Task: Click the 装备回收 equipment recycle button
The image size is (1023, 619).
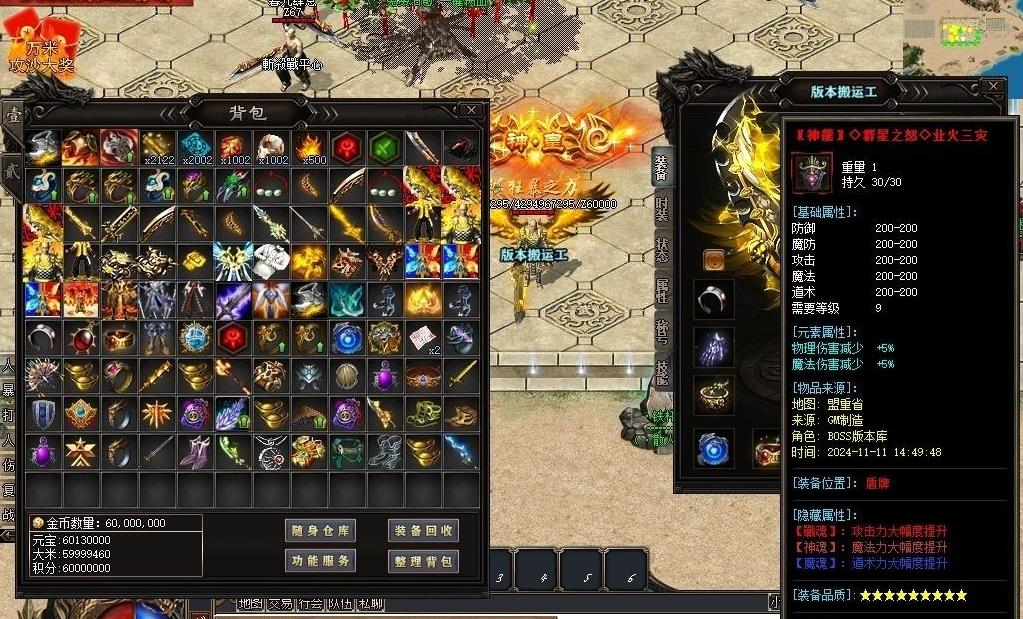Action: 423,531
